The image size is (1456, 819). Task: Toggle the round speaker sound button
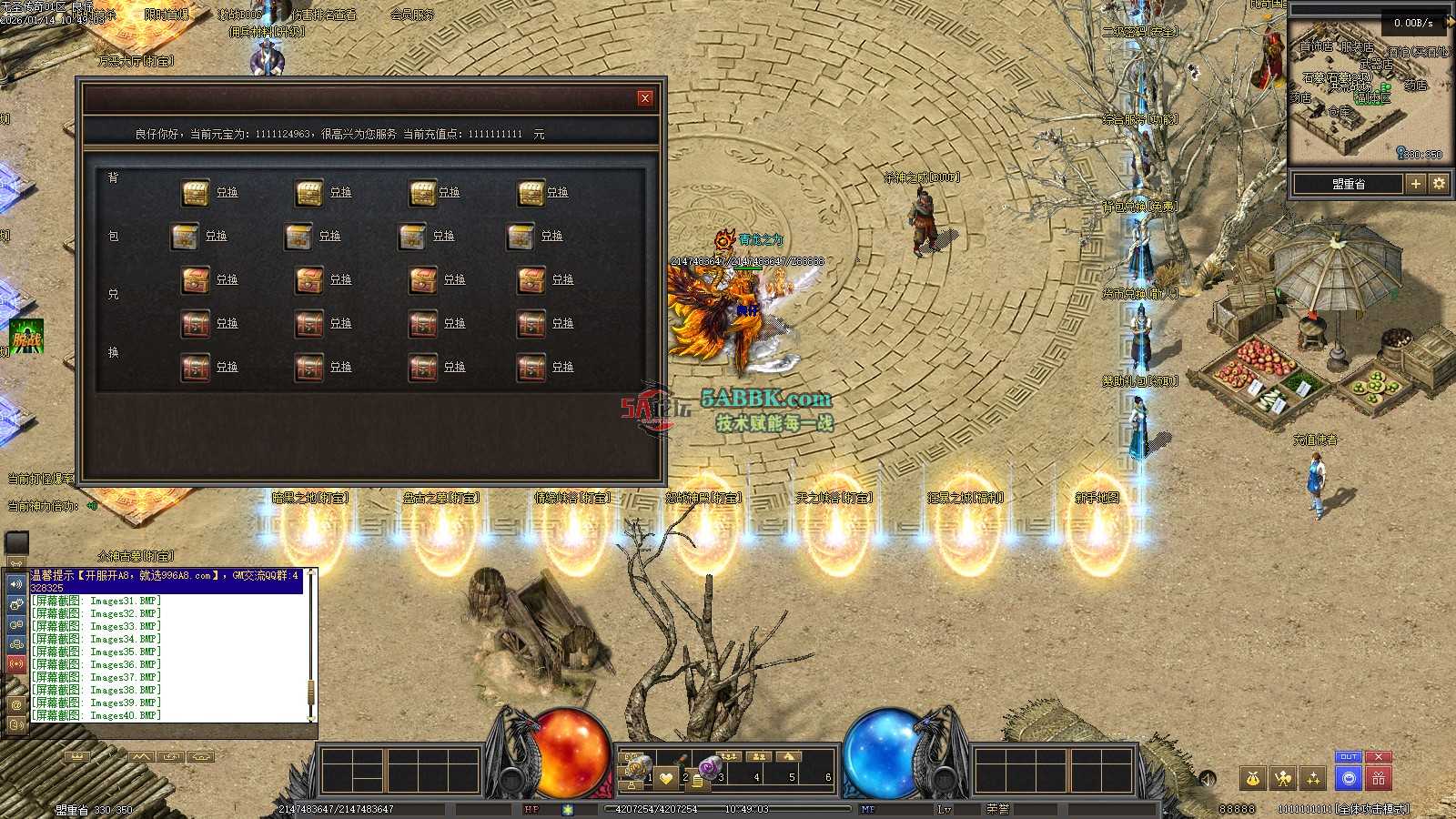tap(1208, 779)
